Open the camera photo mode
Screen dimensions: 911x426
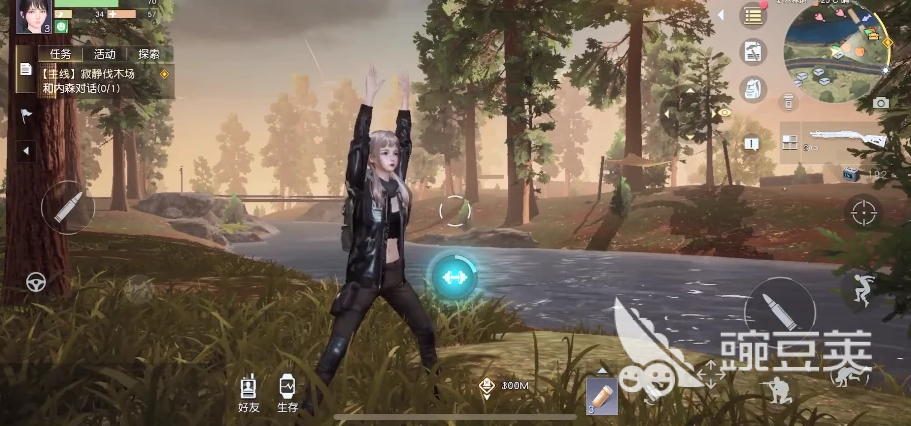click(880, 102)
